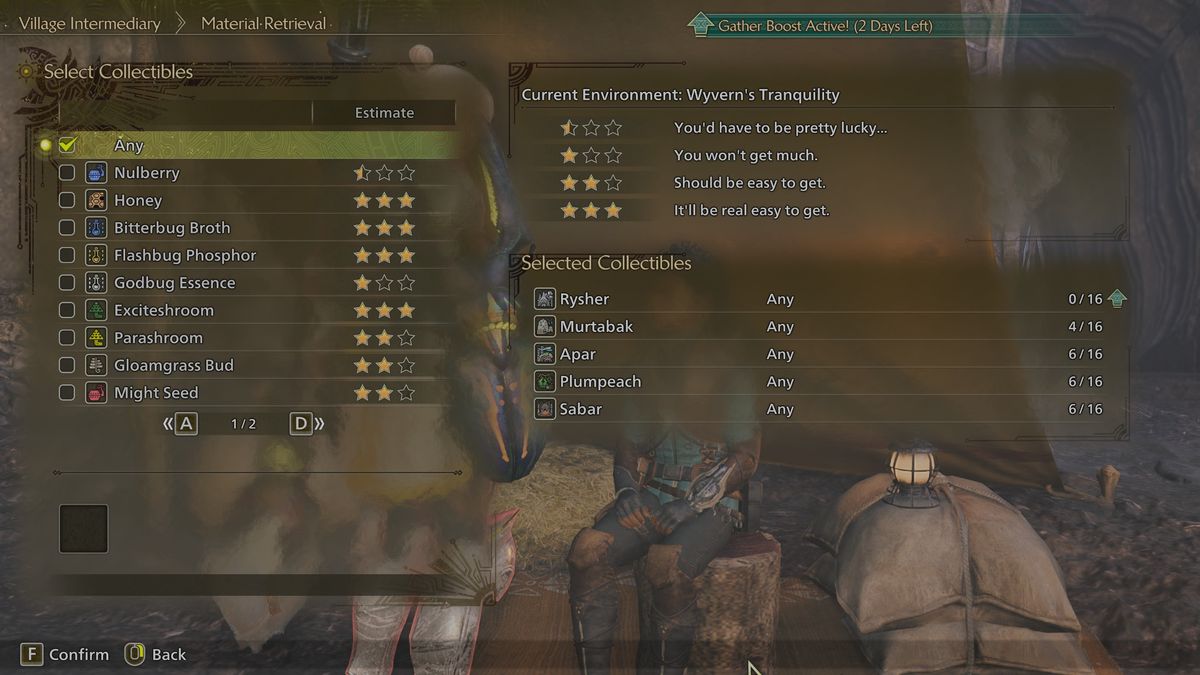Enable the Godbug Essence checkbox
The width and height of the screenshot is (1200, 675).
click(x=67, y=283)
